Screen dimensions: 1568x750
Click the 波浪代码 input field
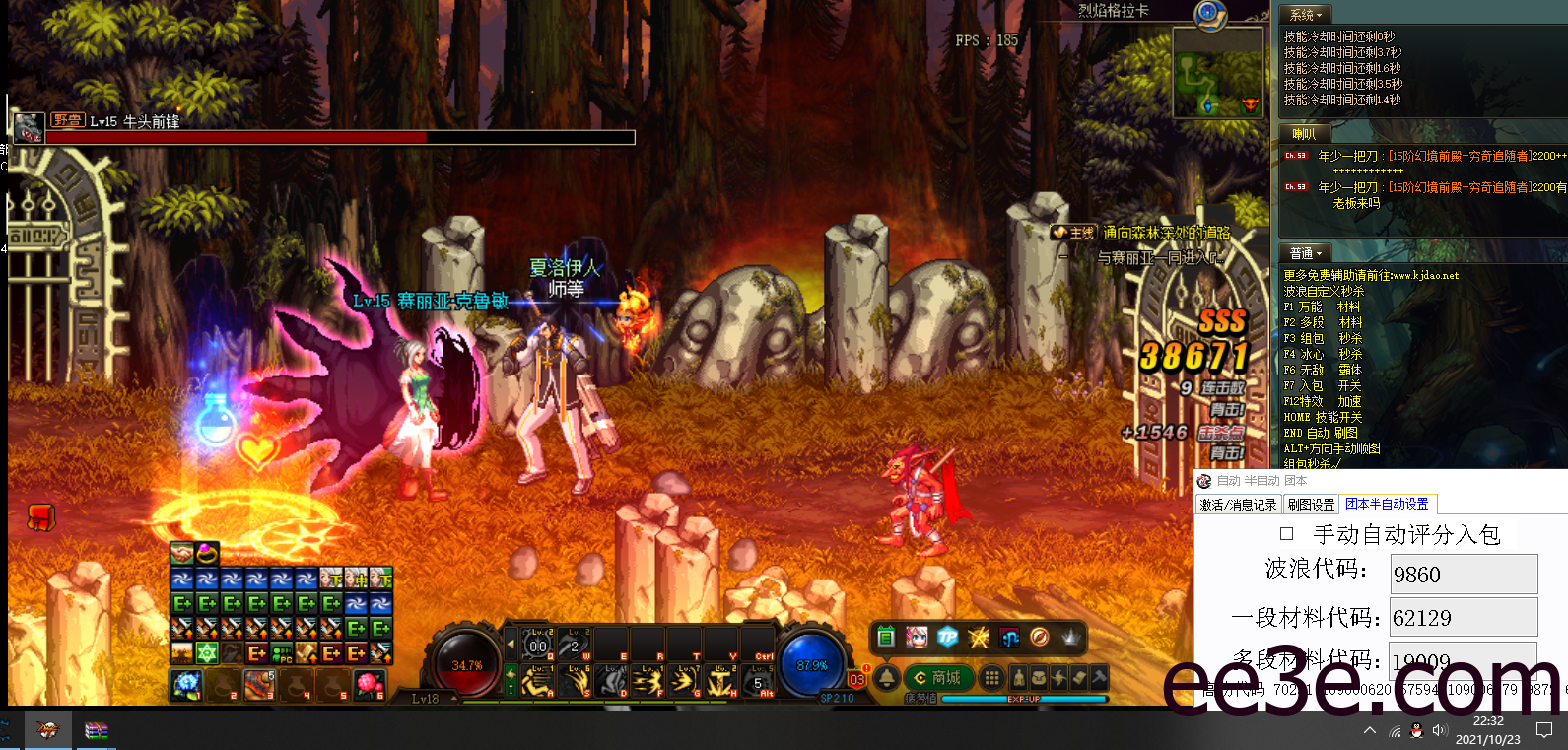click(x=1464, y=574)
